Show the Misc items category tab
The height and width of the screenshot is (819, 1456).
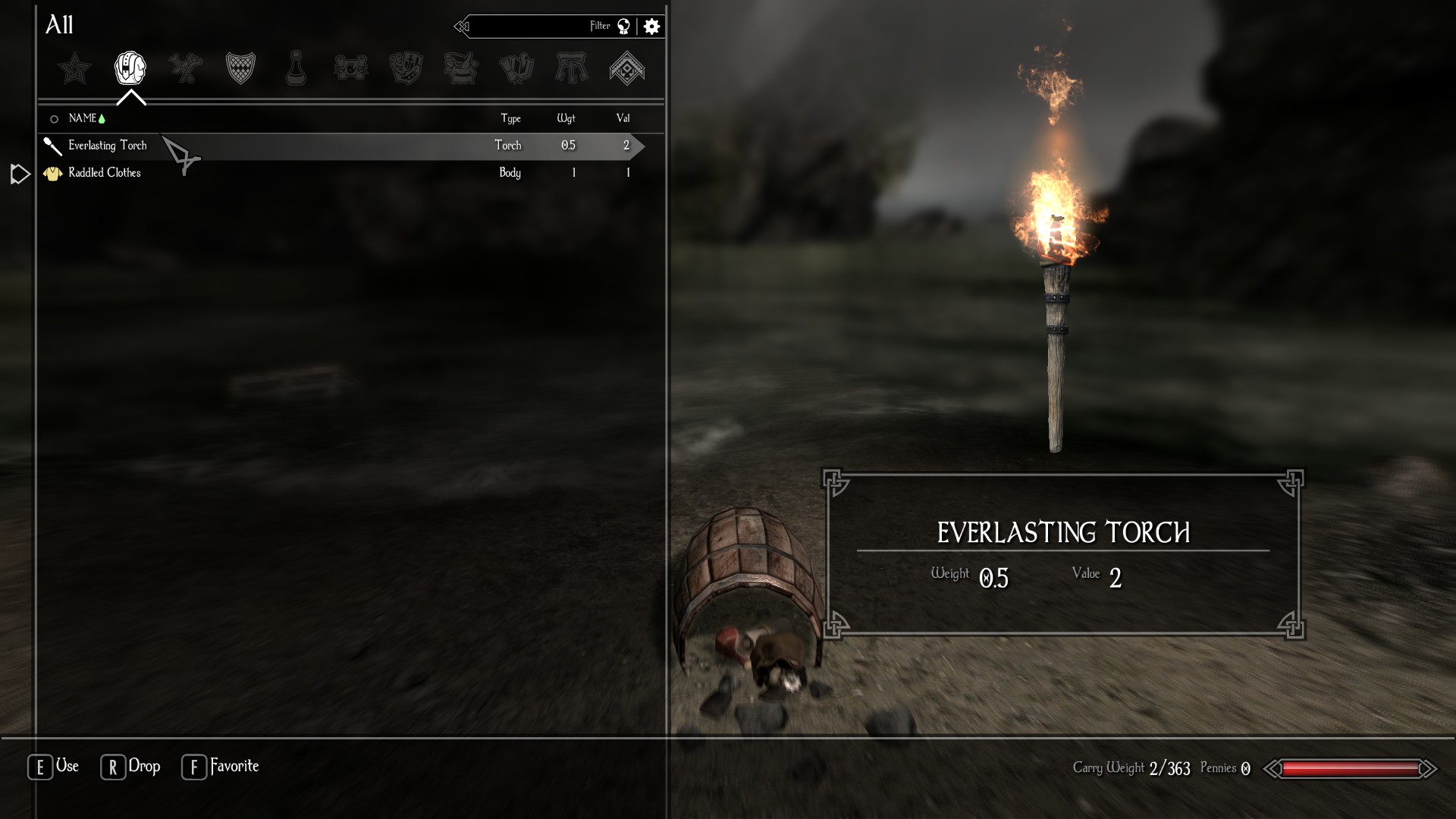click(x=627, y=68)
